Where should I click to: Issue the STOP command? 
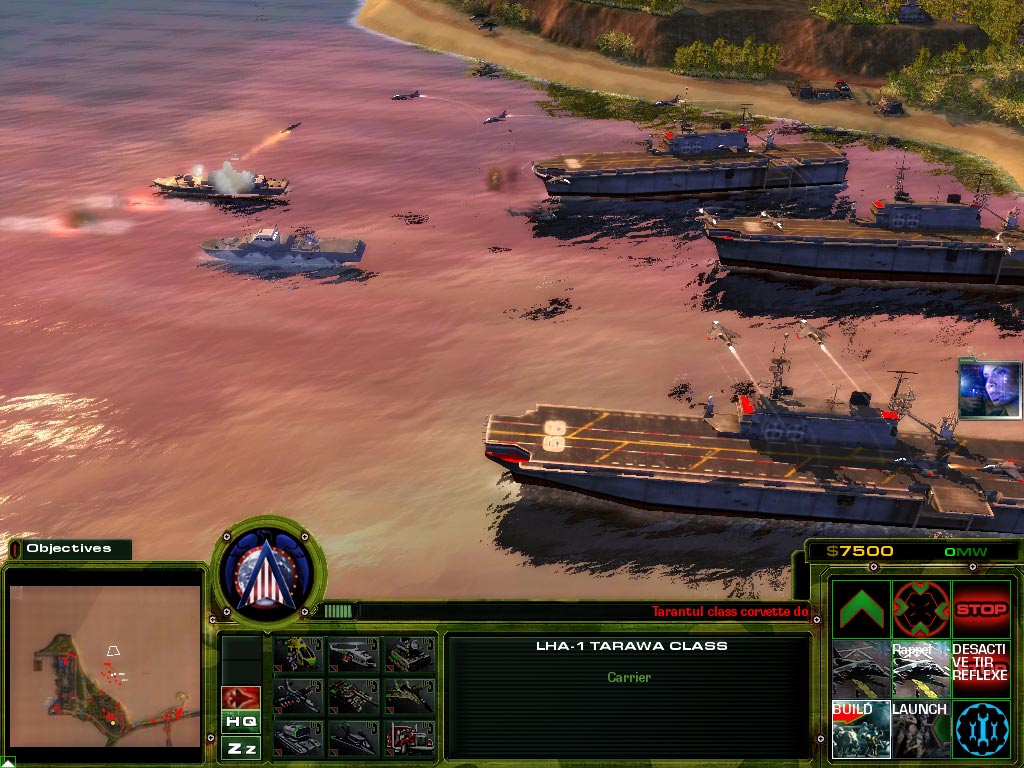(981, 609)
